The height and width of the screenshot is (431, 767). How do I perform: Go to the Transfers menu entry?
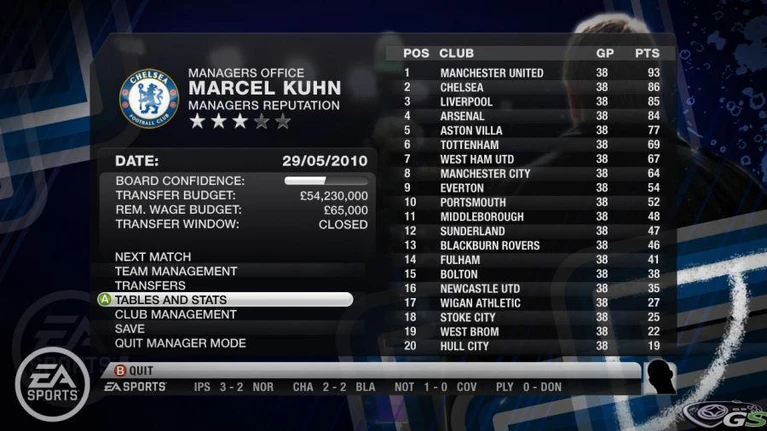(x=151, y=286)
